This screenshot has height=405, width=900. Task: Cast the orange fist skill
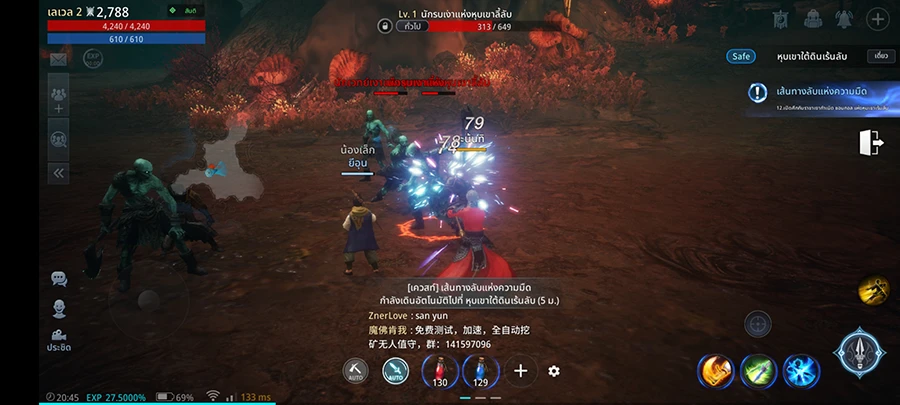(716, 372)
